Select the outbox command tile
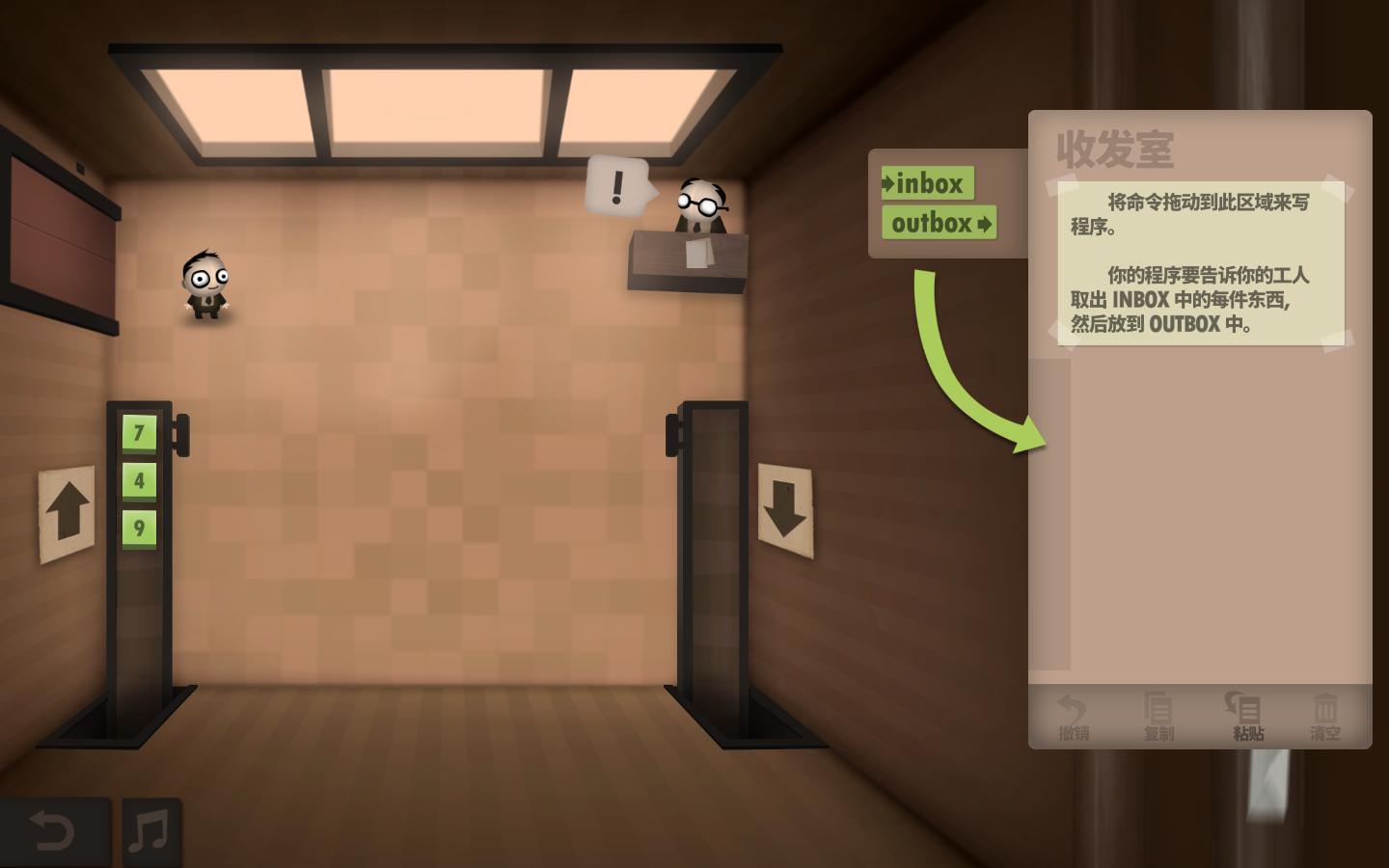 click(938, 223)
